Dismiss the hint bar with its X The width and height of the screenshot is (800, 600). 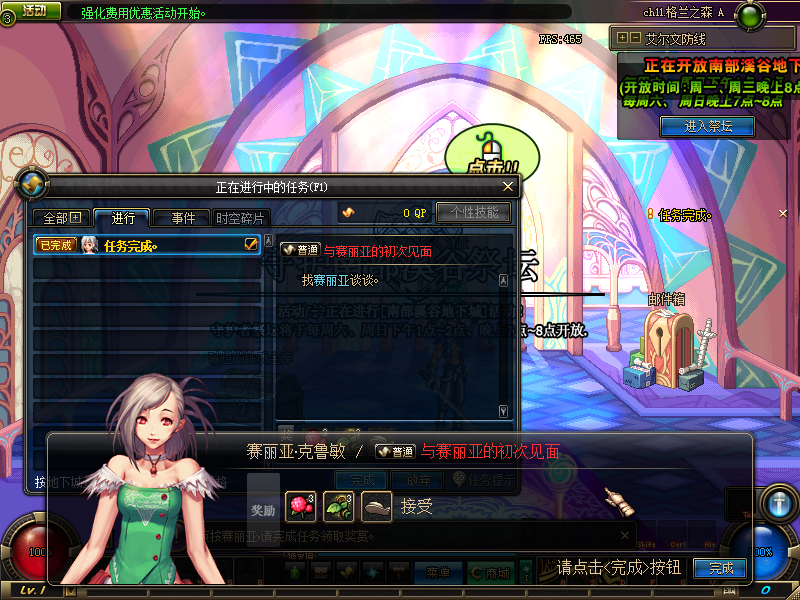624,536
